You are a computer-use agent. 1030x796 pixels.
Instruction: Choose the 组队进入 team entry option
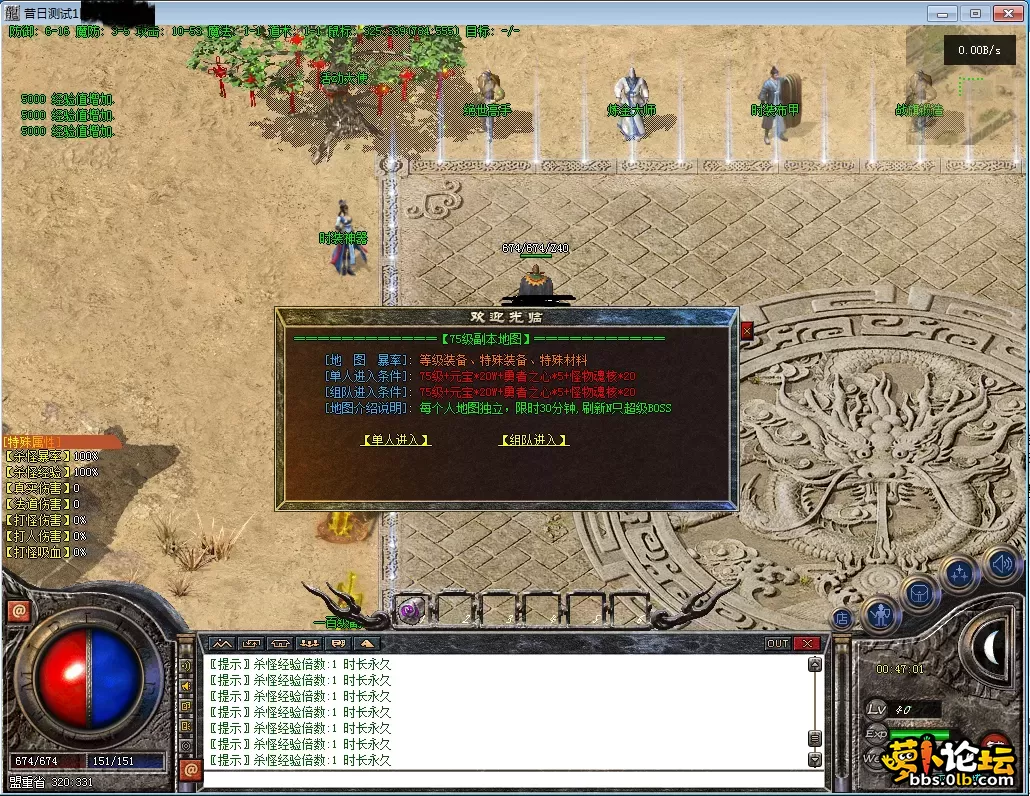[534, 440]
